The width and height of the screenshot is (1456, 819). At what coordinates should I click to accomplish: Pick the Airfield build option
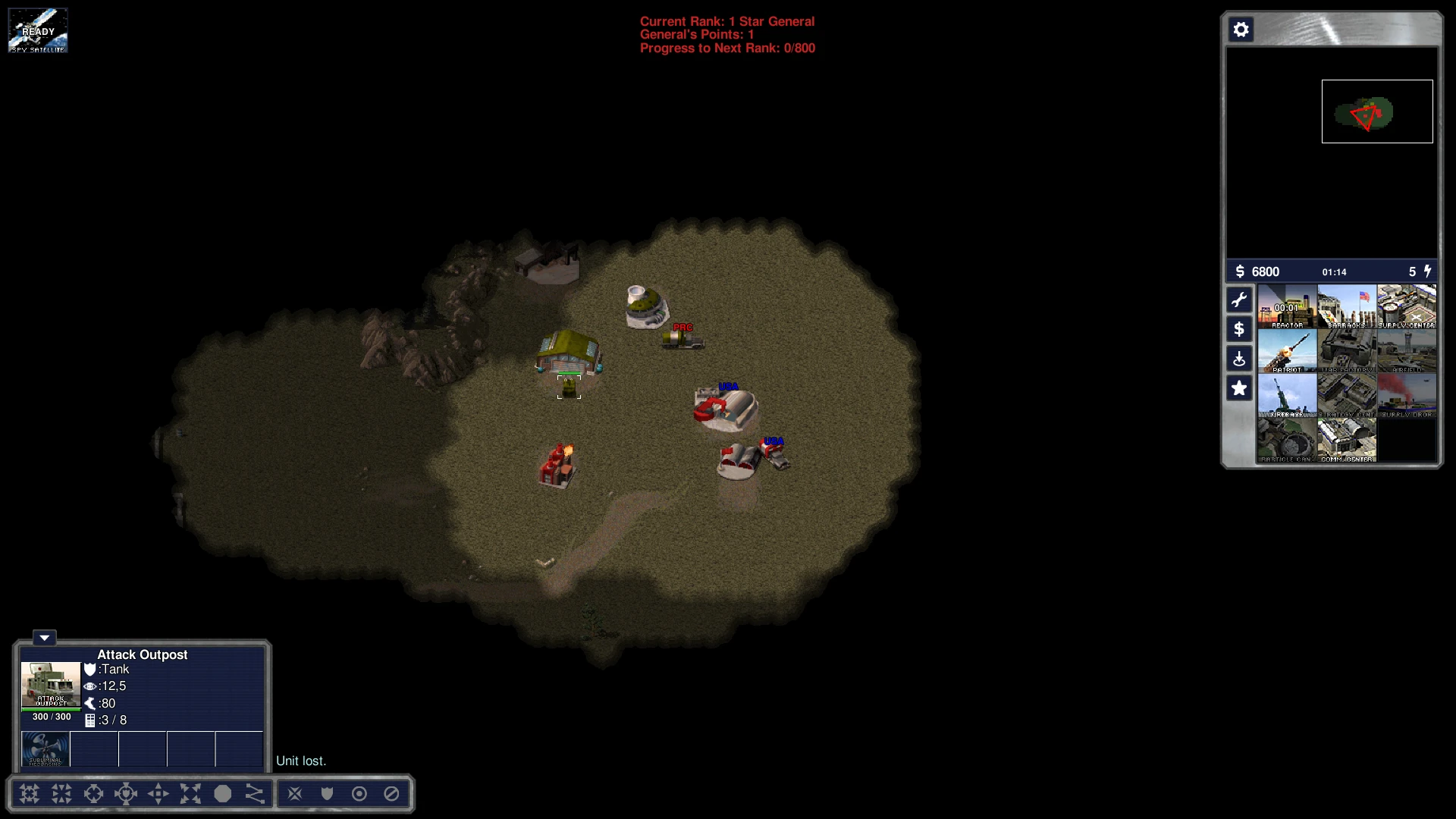(1406, 351)
